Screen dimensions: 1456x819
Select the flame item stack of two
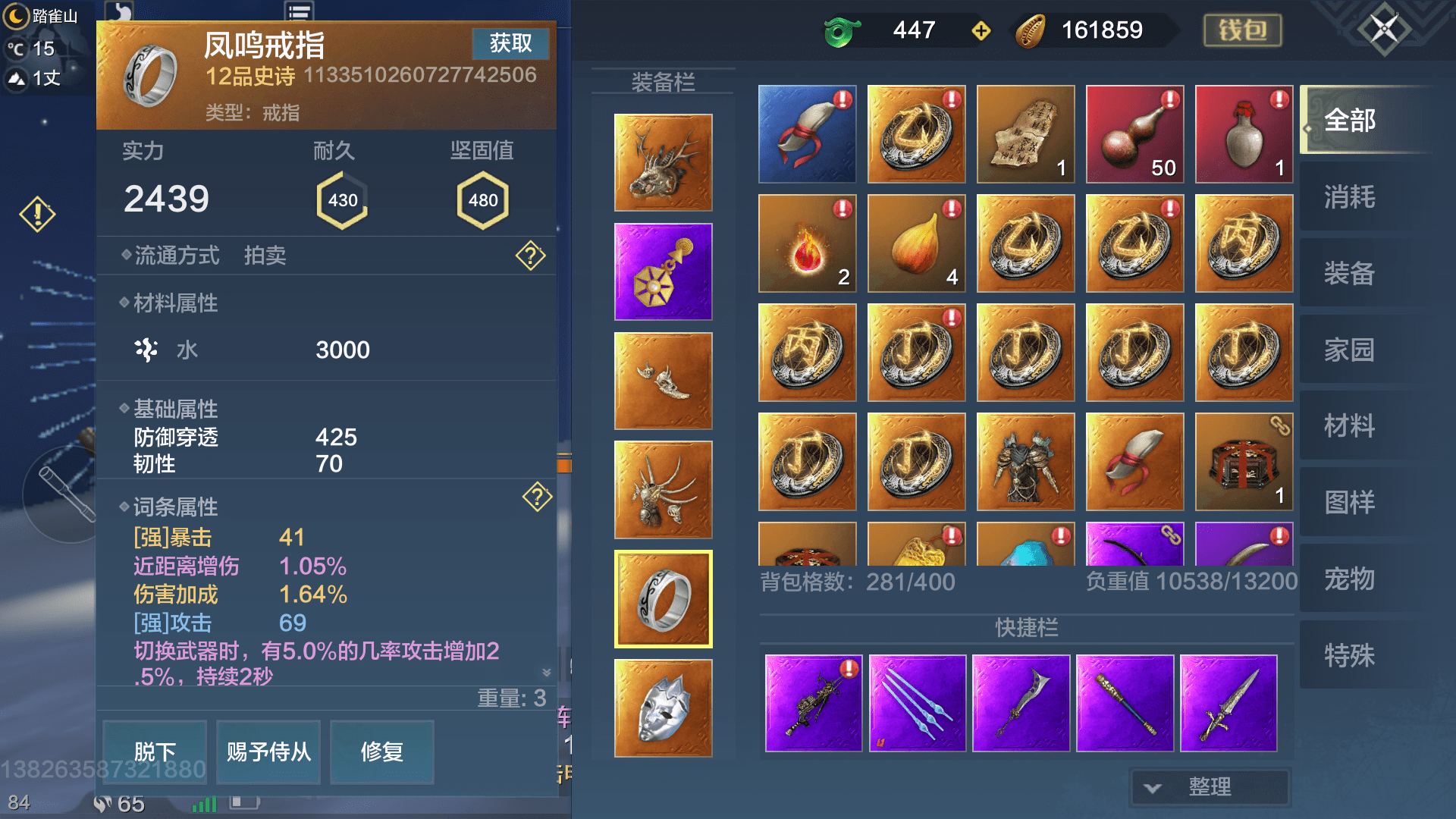point(806,243)
